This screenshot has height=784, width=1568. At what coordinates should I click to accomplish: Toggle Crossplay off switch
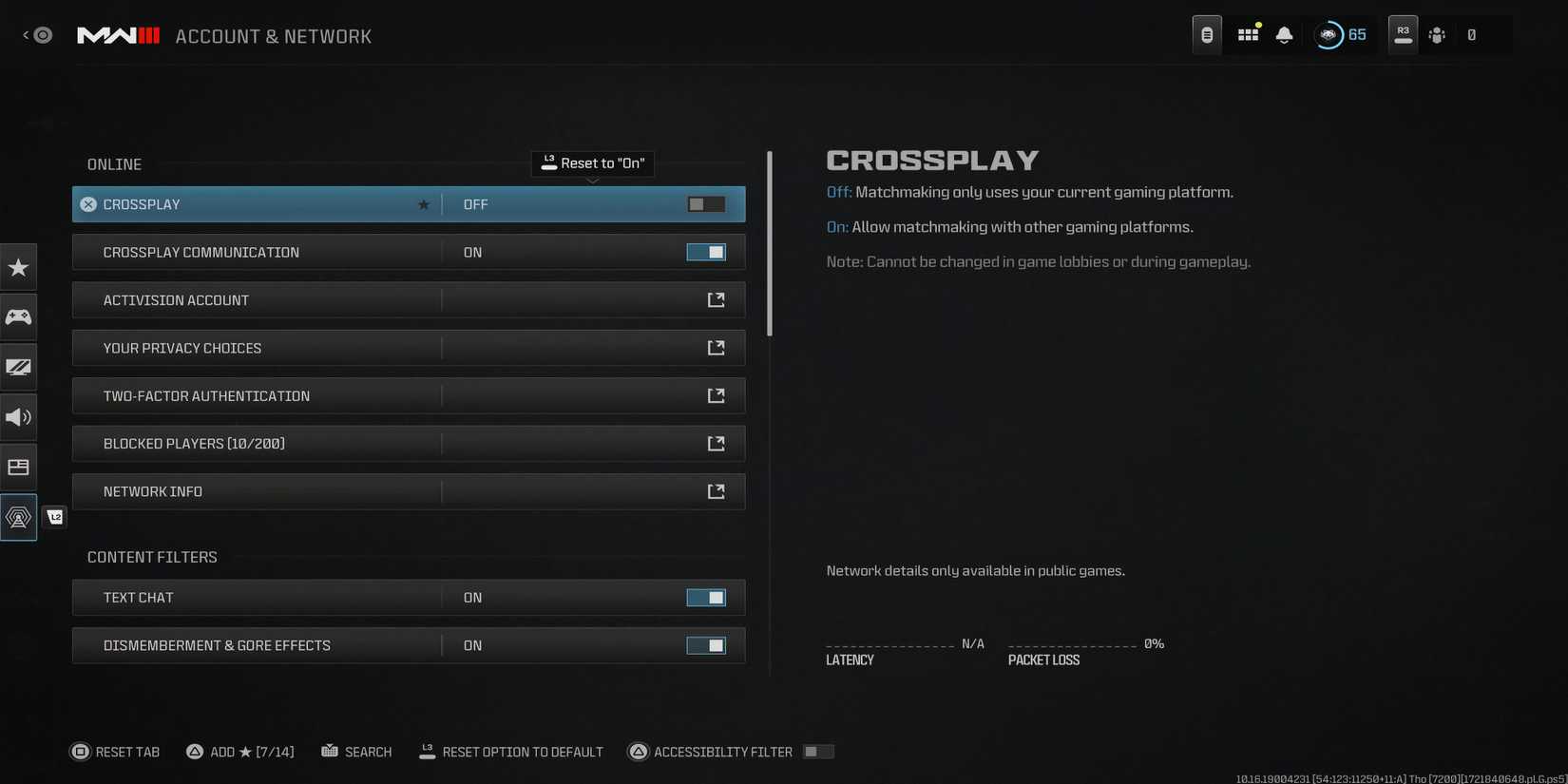tap(705, 203)
